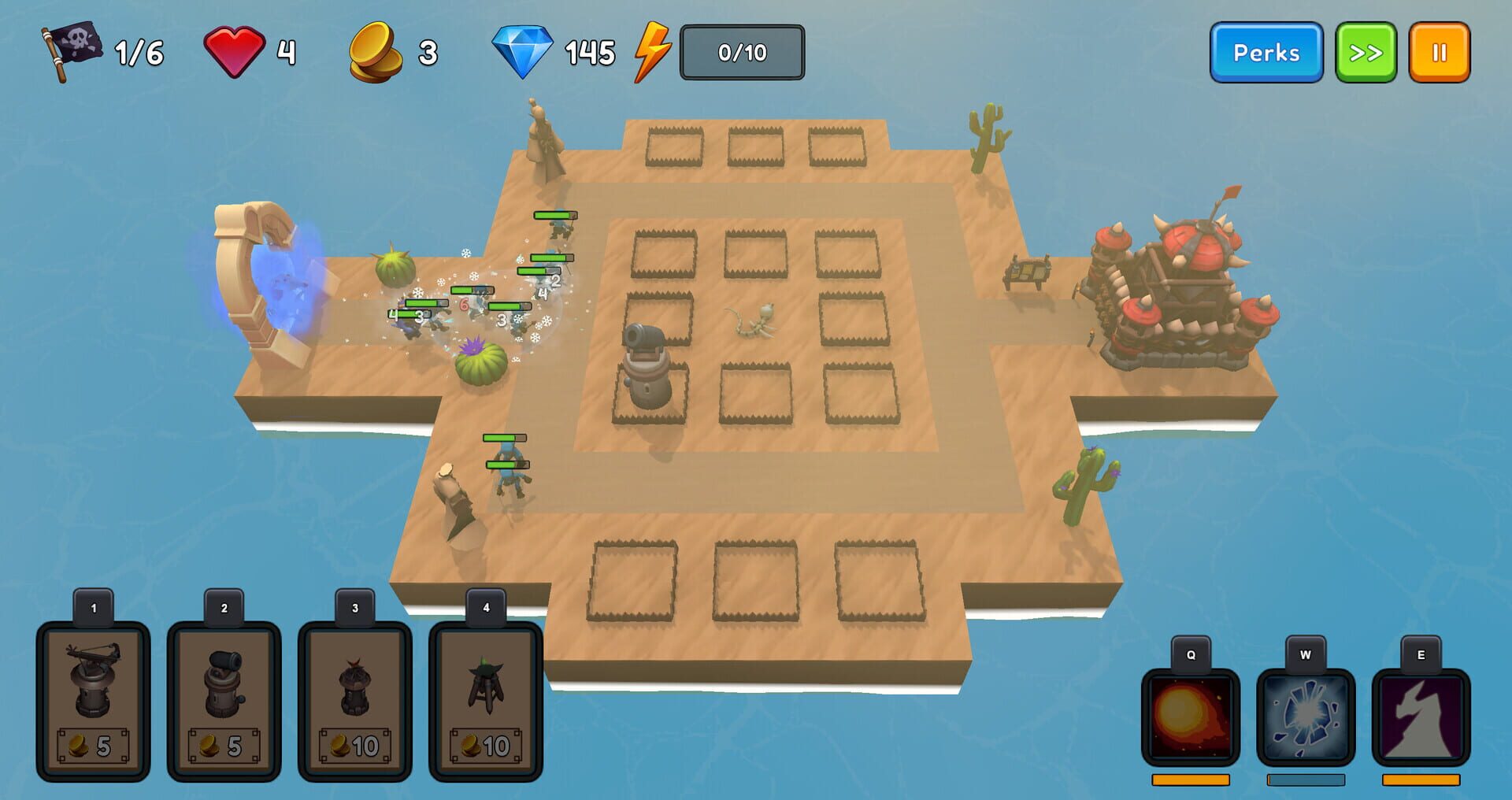
Task: Open the Perks menu
Action: pyautogui.click(x=1266, y=52)
